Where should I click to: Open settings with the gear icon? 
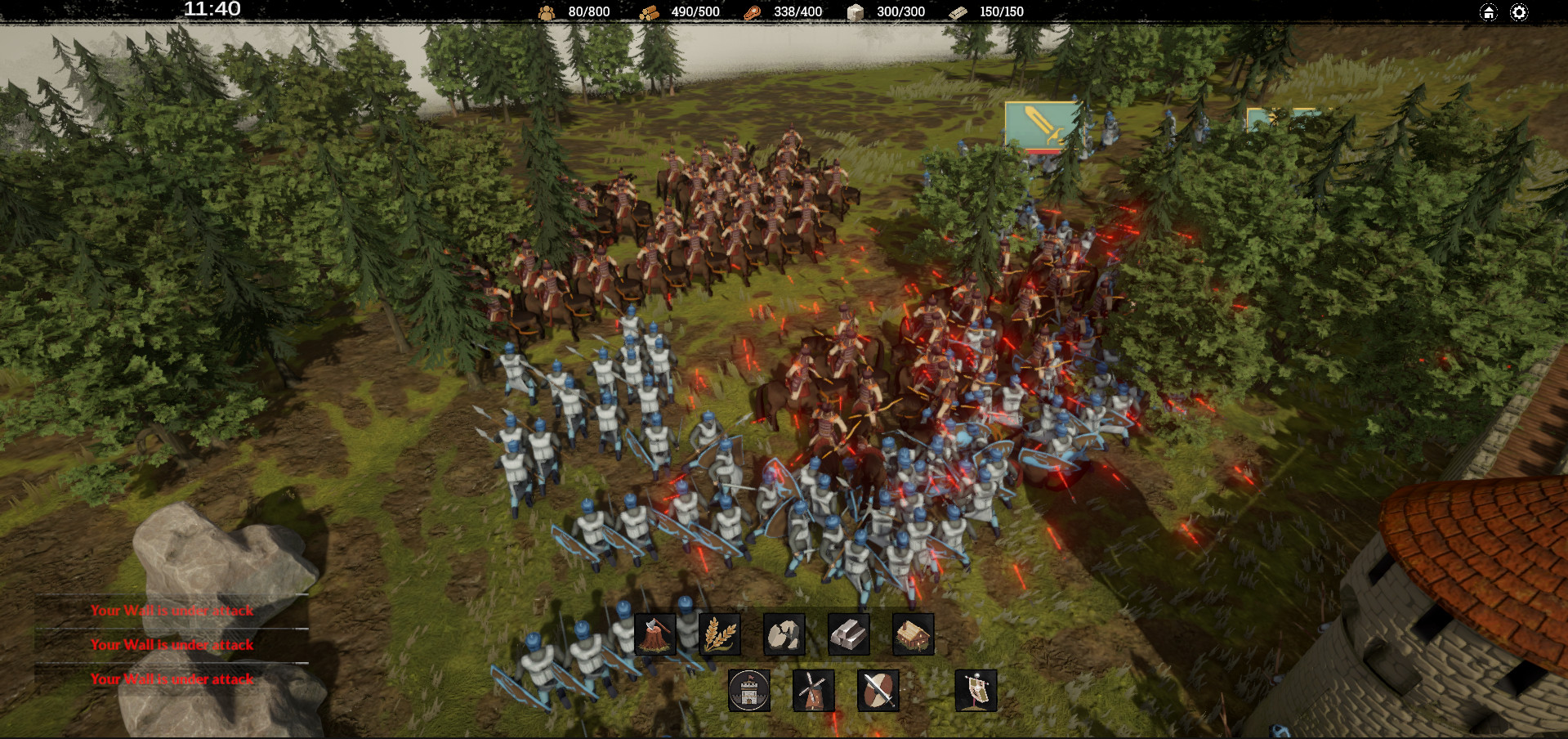(x=1519, y=12)
